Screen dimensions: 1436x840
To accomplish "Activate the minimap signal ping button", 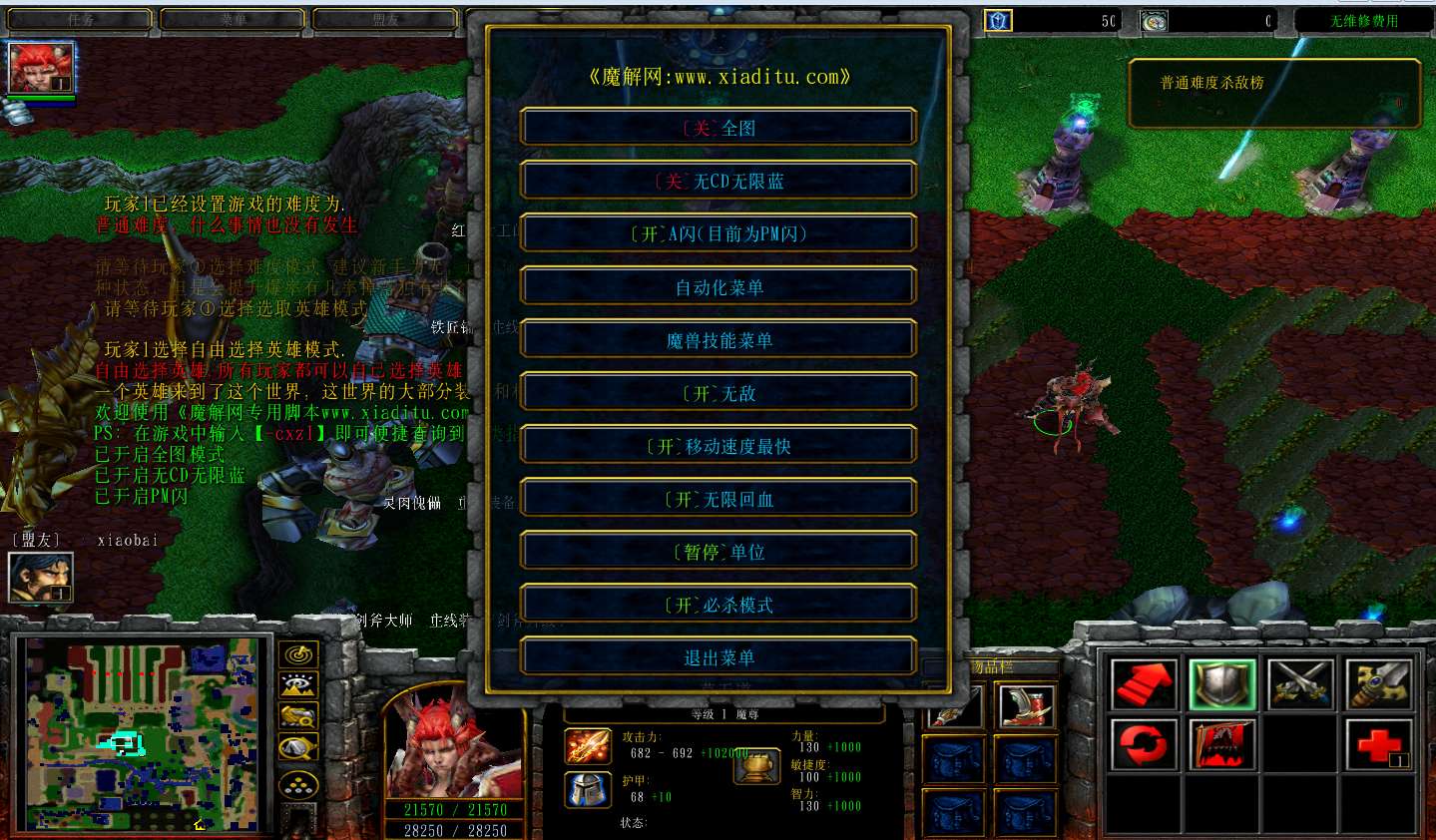I will tap(298, 654).
